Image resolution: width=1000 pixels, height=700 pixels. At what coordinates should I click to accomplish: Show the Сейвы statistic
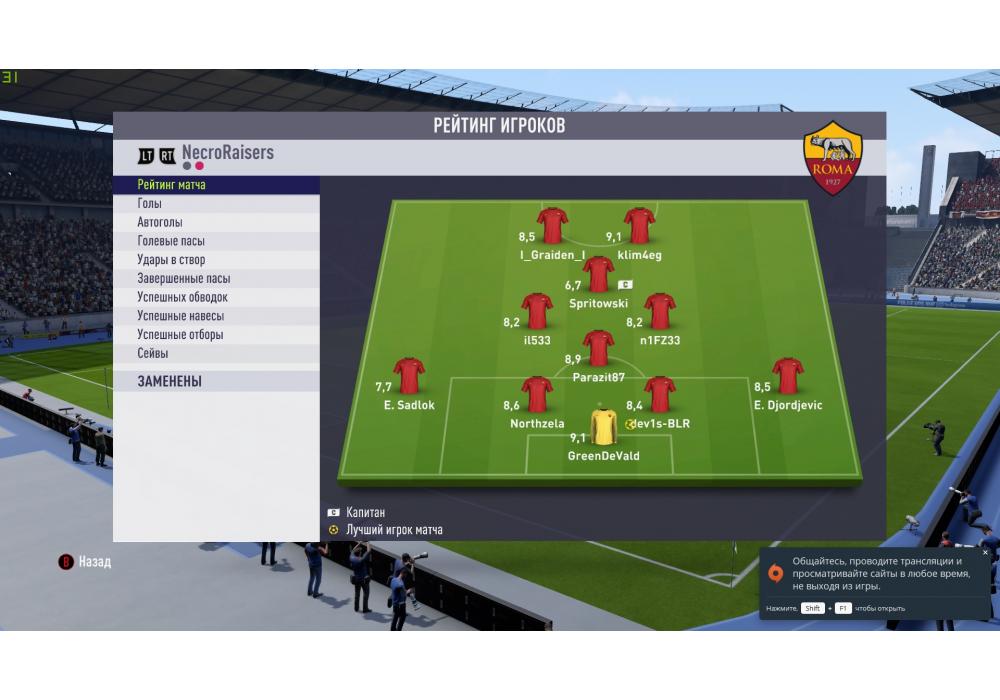coord(153,354)
